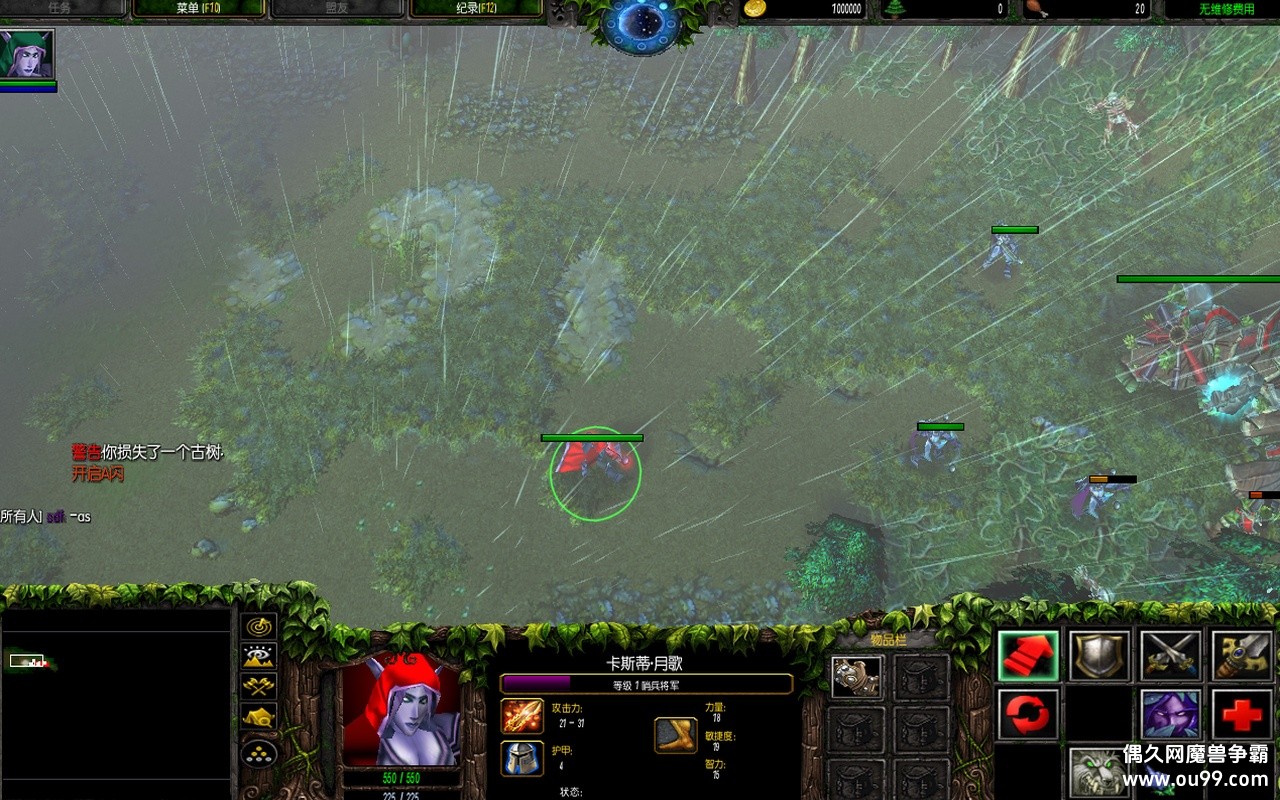The width and height of the screenshot is (1280, 800).
Task: Toggle the formation movement button
Action: point(260,750)
